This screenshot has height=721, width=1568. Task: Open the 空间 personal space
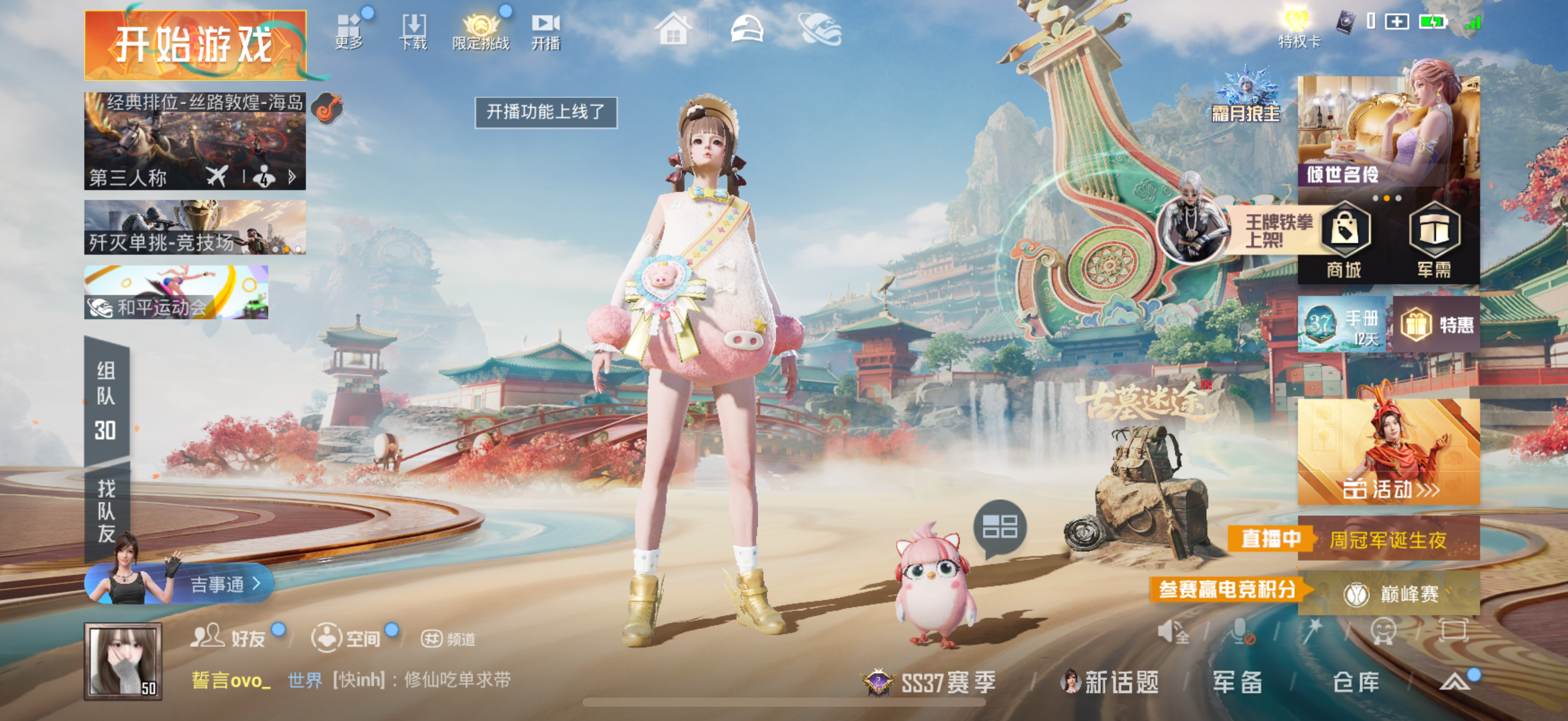point(347,638)
